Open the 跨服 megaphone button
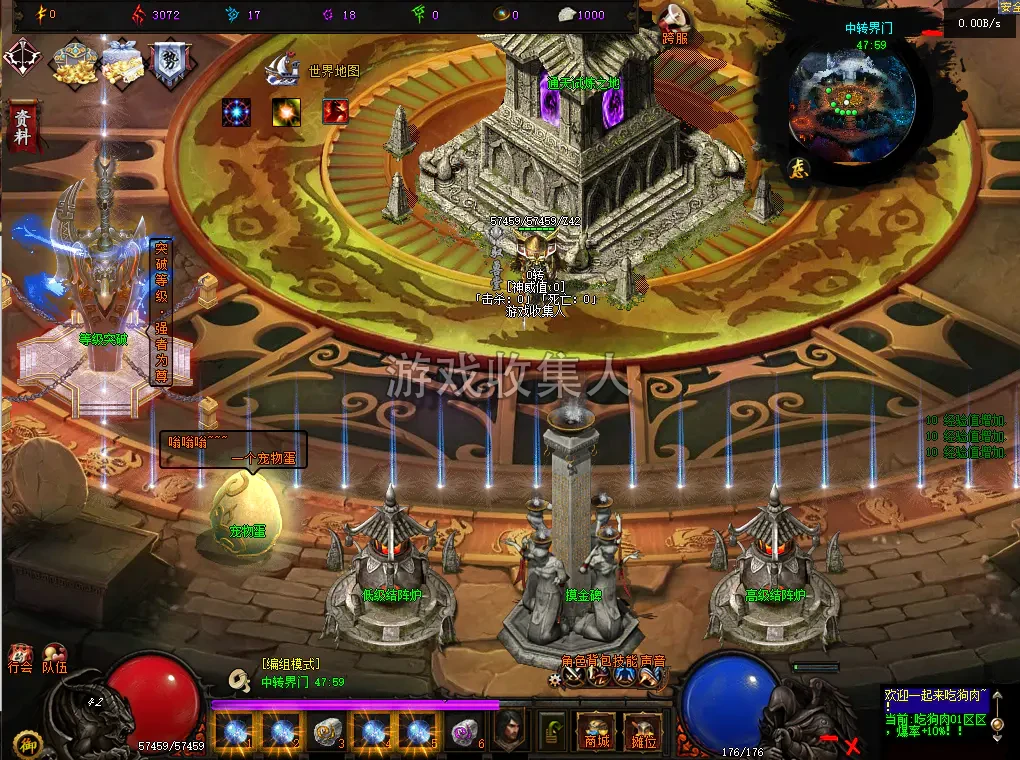The height and width of the screenshot is (760, 1020). pos(672,19)
